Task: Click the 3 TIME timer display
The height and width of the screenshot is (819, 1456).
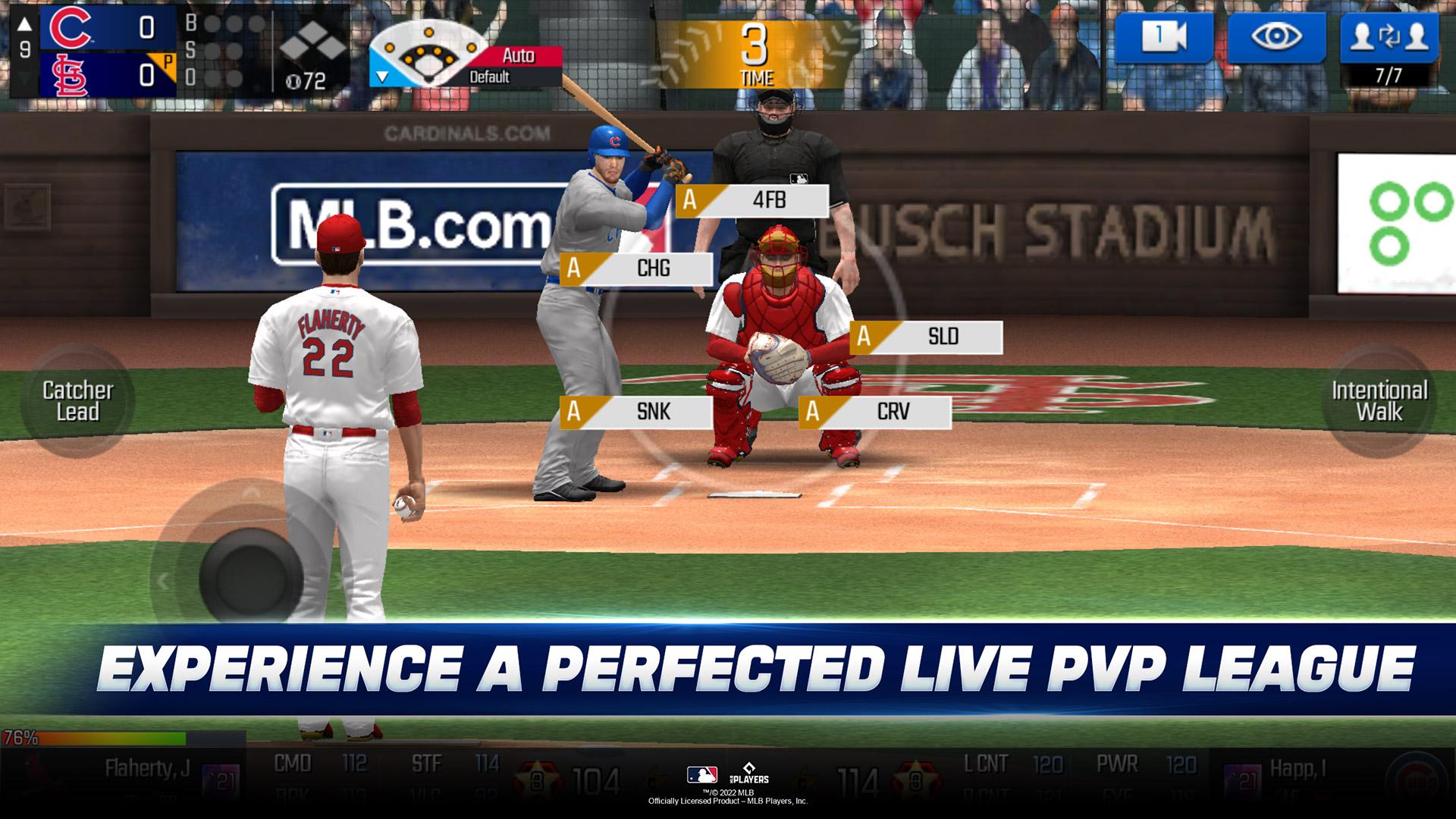Action: pyautogui.click(x=756, y=49)
